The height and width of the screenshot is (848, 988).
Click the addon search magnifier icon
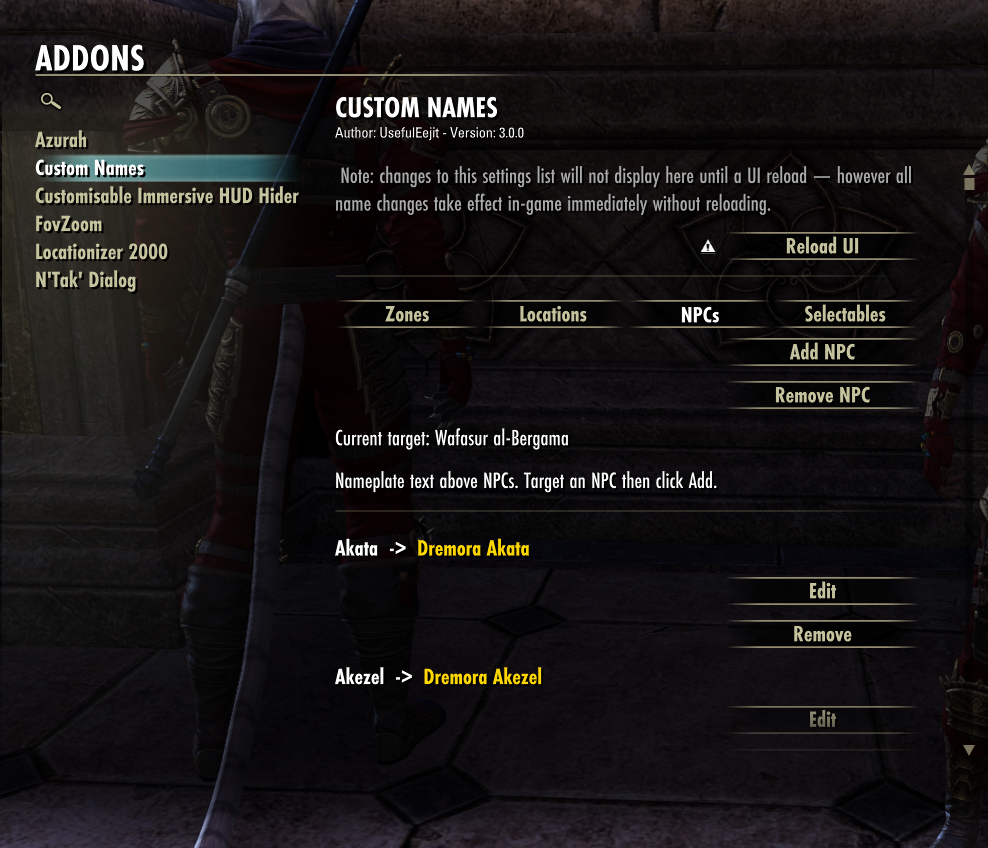pyautogui.click(x=50, y=101)
